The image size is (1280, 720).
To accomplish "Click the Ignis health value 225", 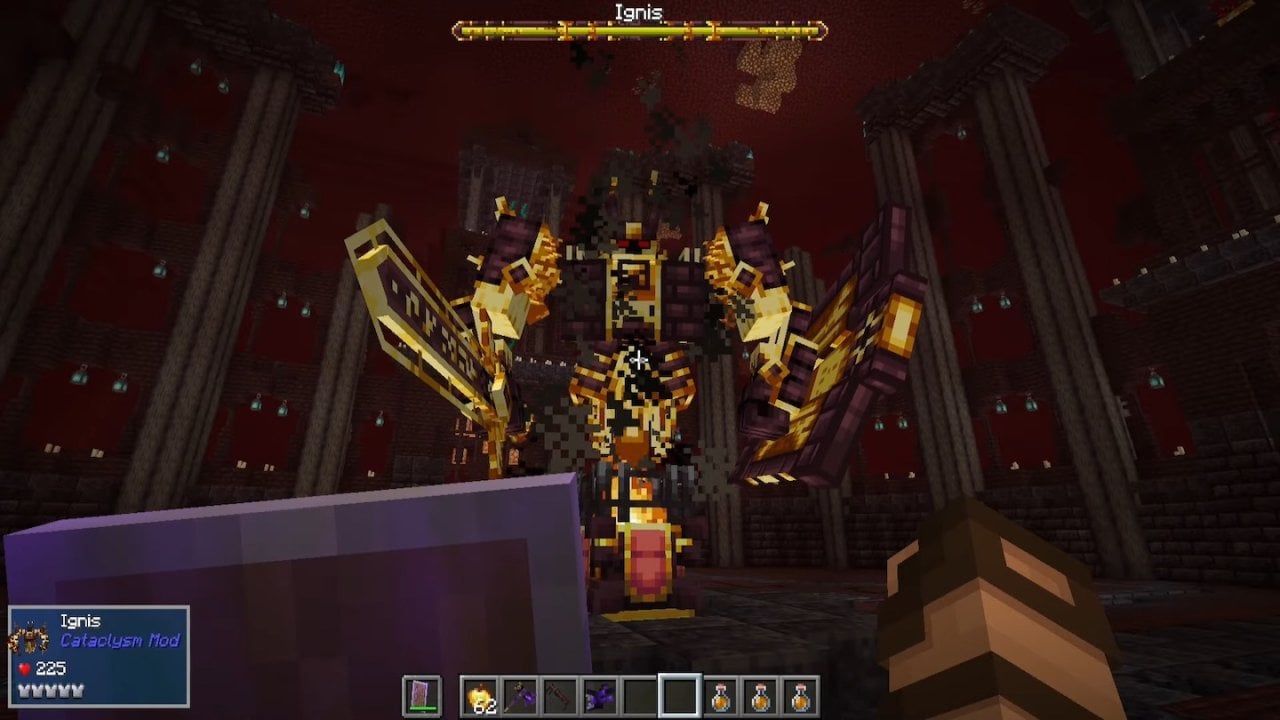I will click(x=50, y=668).
